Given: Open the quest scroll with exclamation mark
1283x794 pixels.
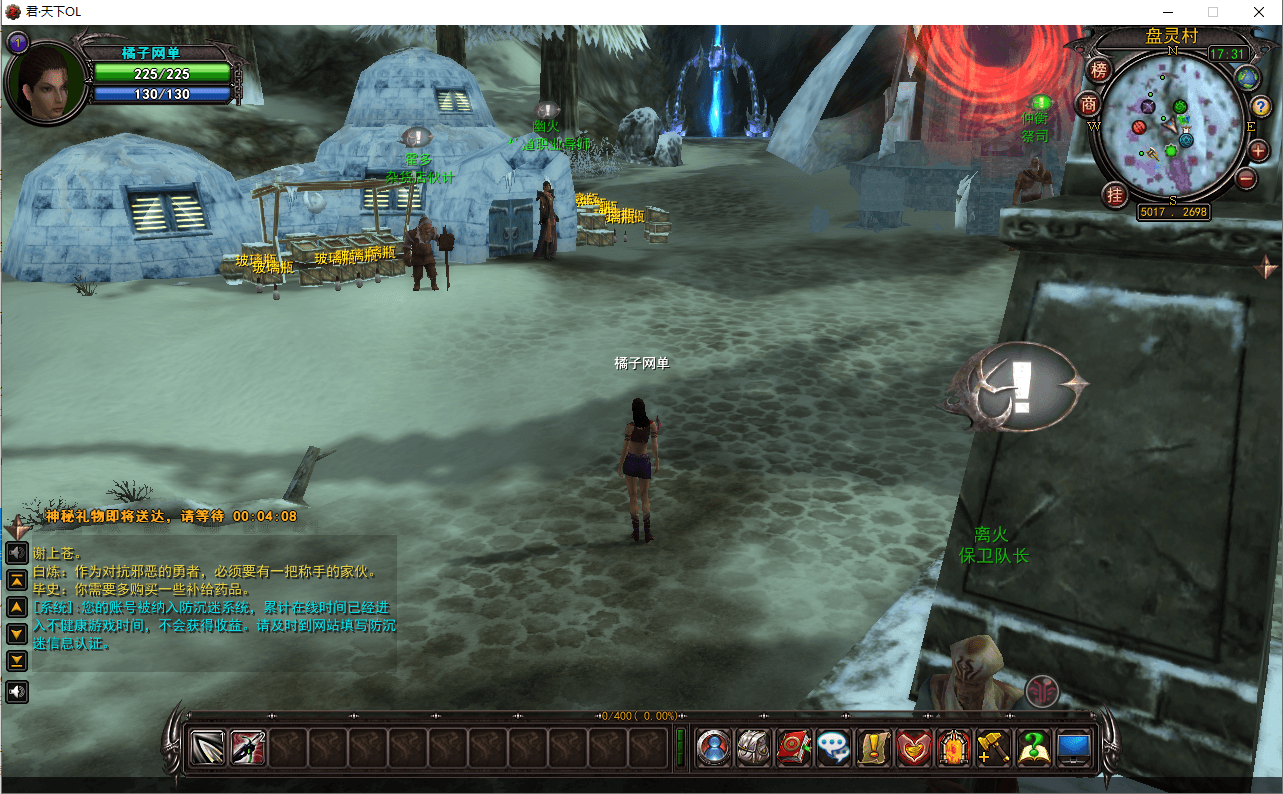Looking at the screenshot, I should point(875,748).
